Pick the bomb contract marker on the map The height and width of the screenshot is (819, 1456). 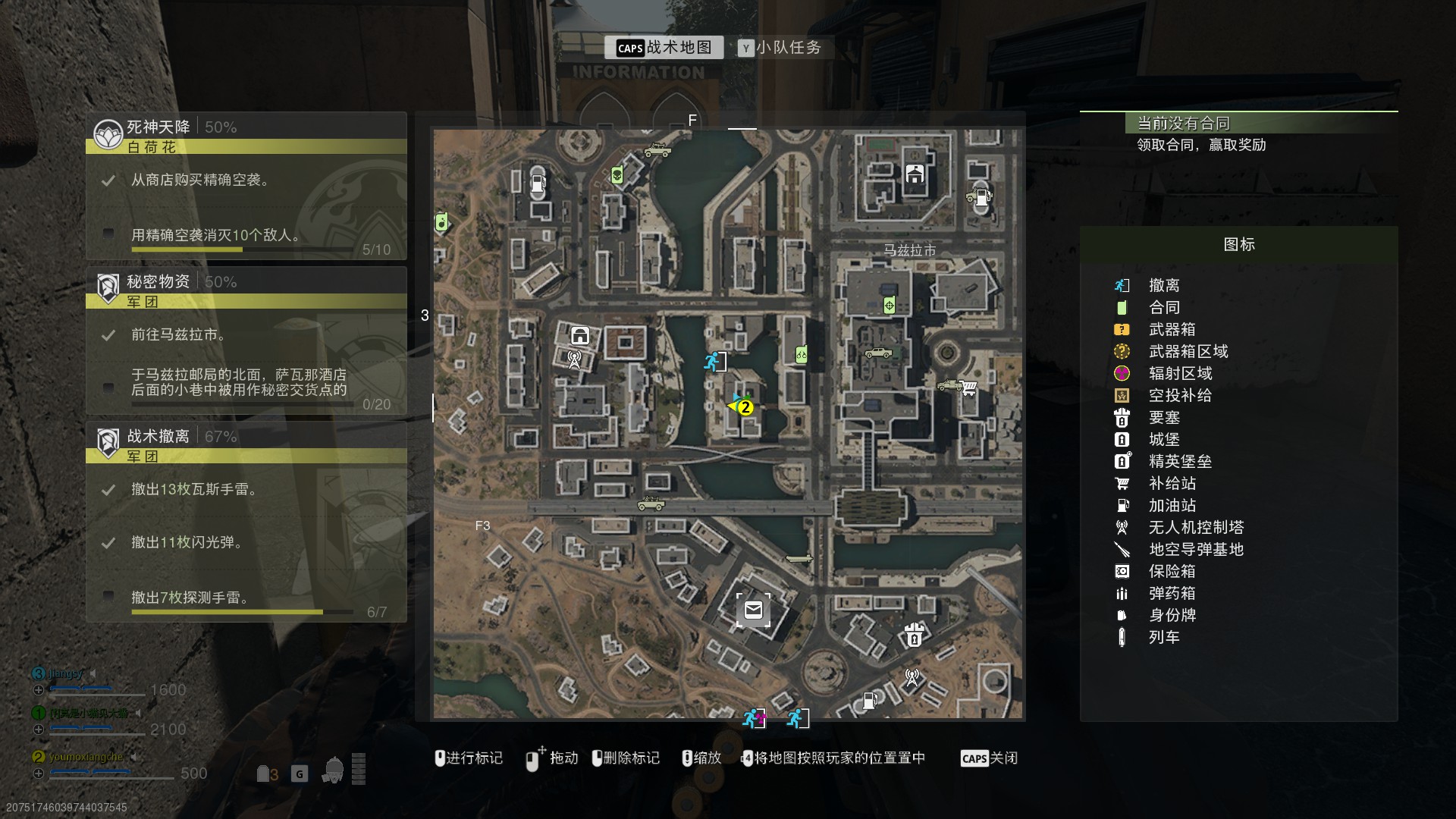click(441, 223)
